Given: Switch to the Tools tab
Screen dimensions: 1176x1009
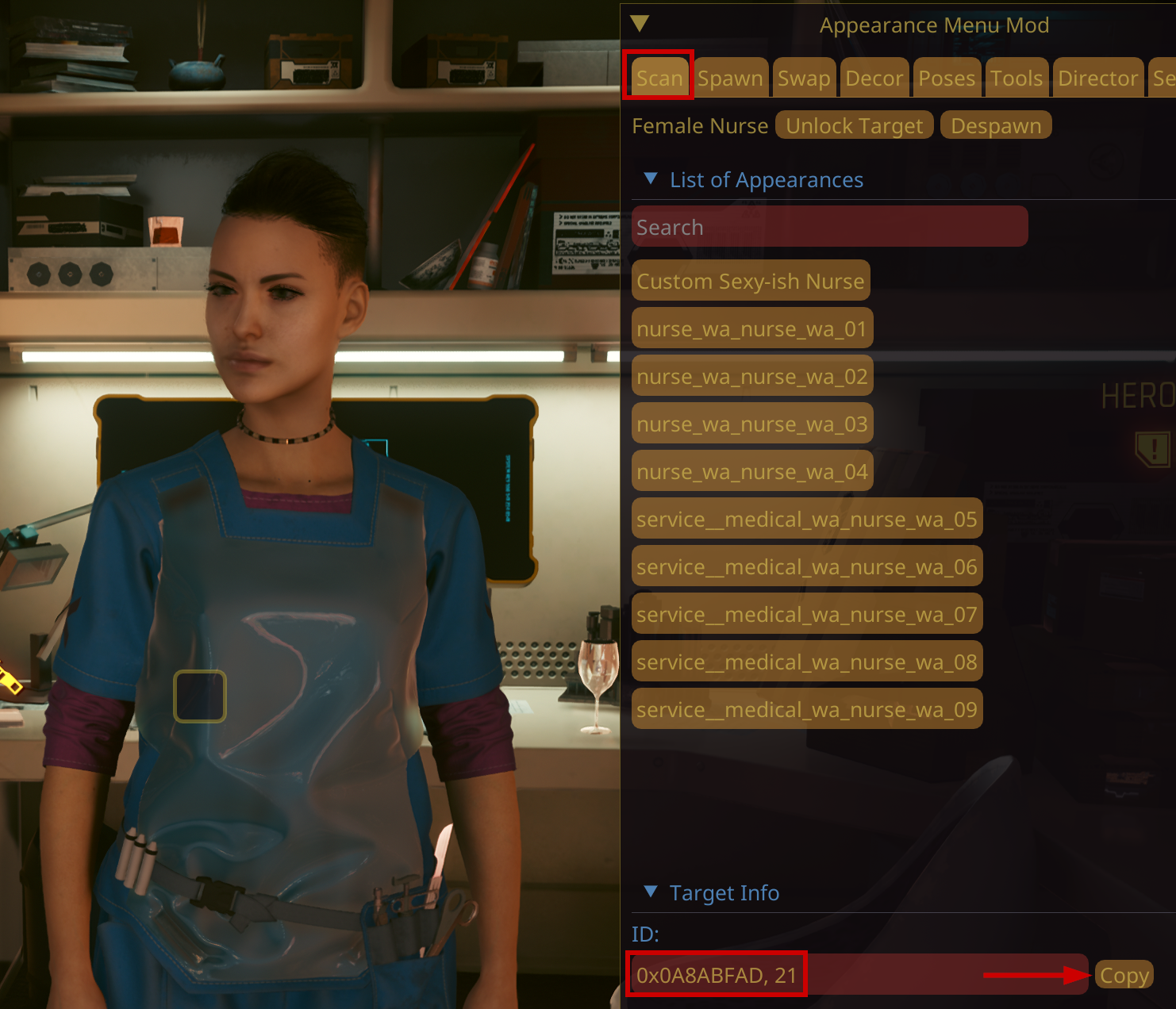Looking at the screenshot, I should 1016,78.
